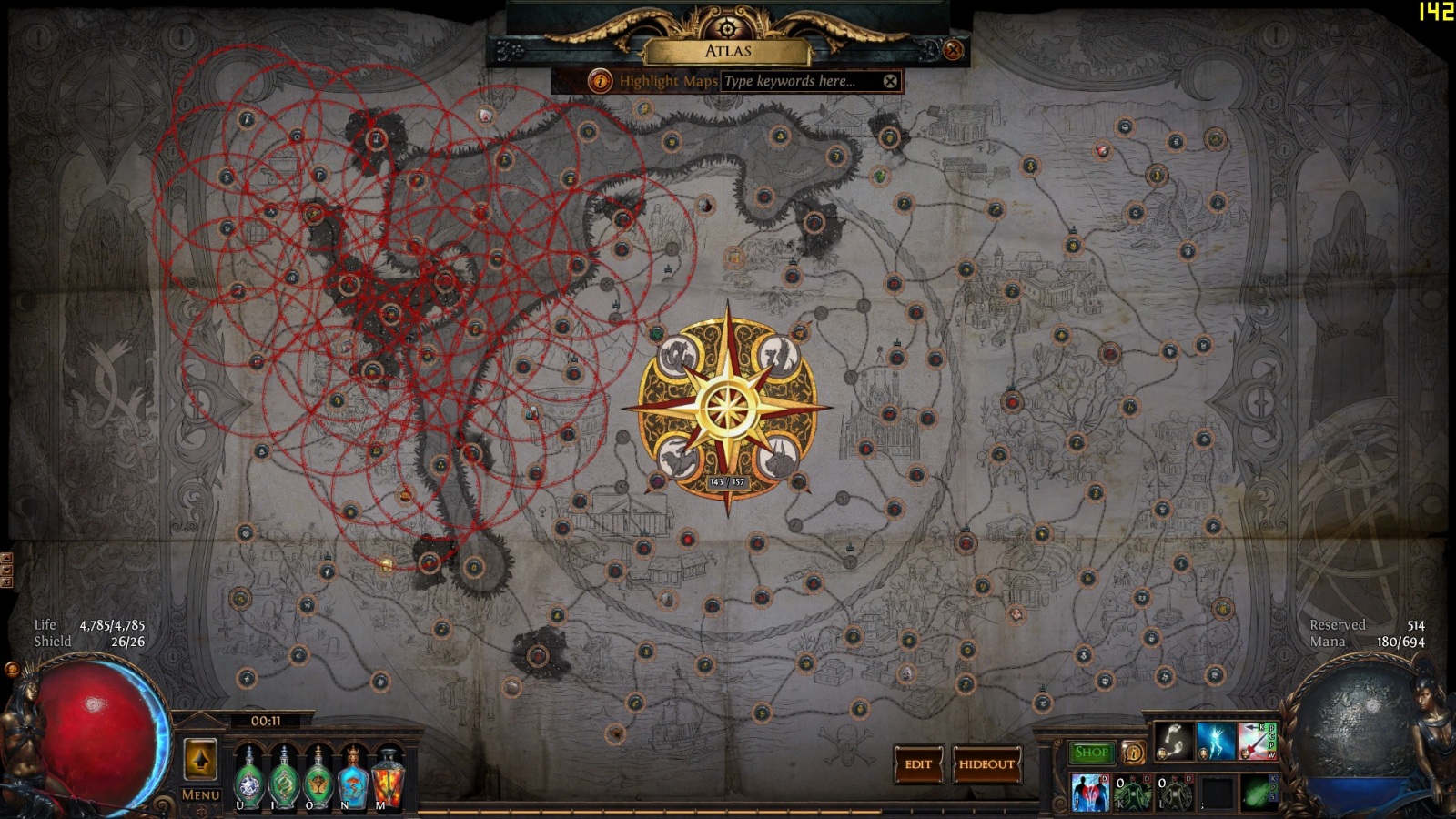Open the green Shop button

pos(1090,753)
